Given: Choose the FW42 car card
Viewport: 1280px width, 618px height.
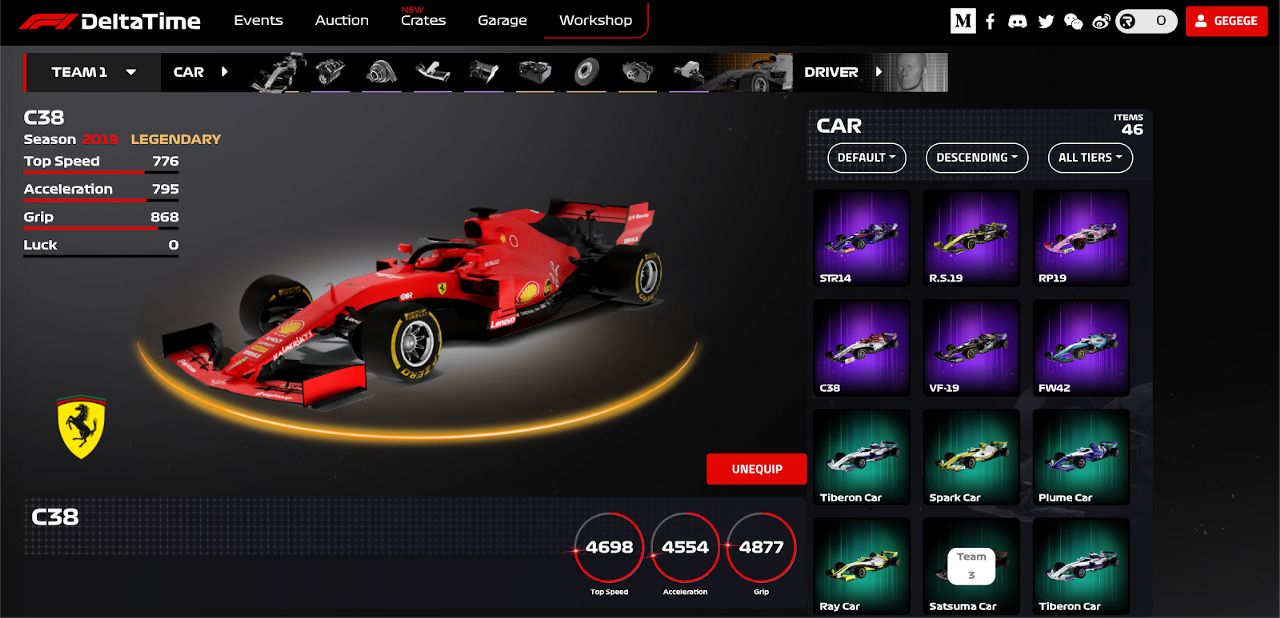Looking at the screenshot, I should pos(1081,349).
